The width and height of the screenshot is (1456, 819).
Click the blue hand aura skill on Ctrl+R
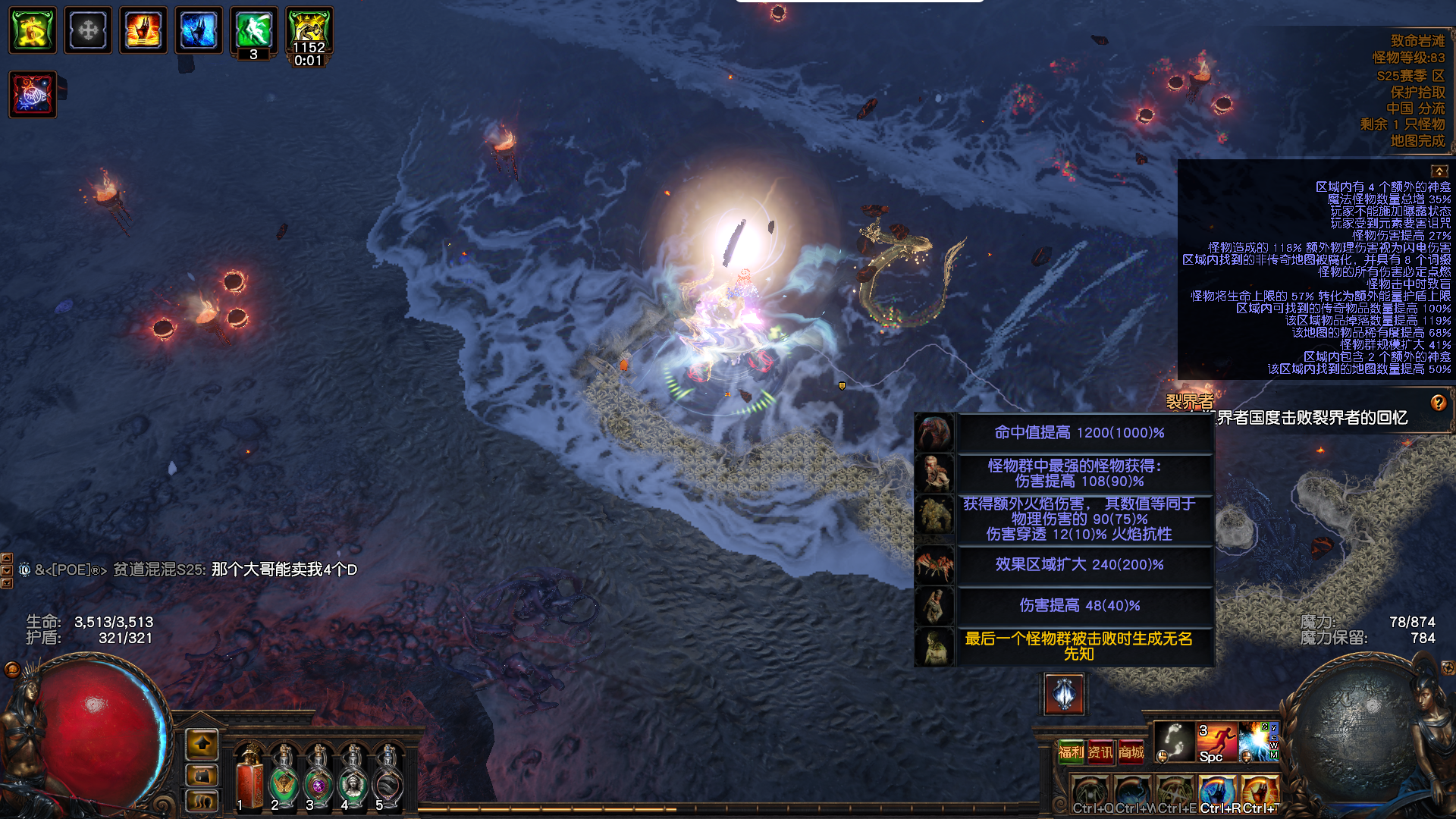click(x=1218, y=792)
